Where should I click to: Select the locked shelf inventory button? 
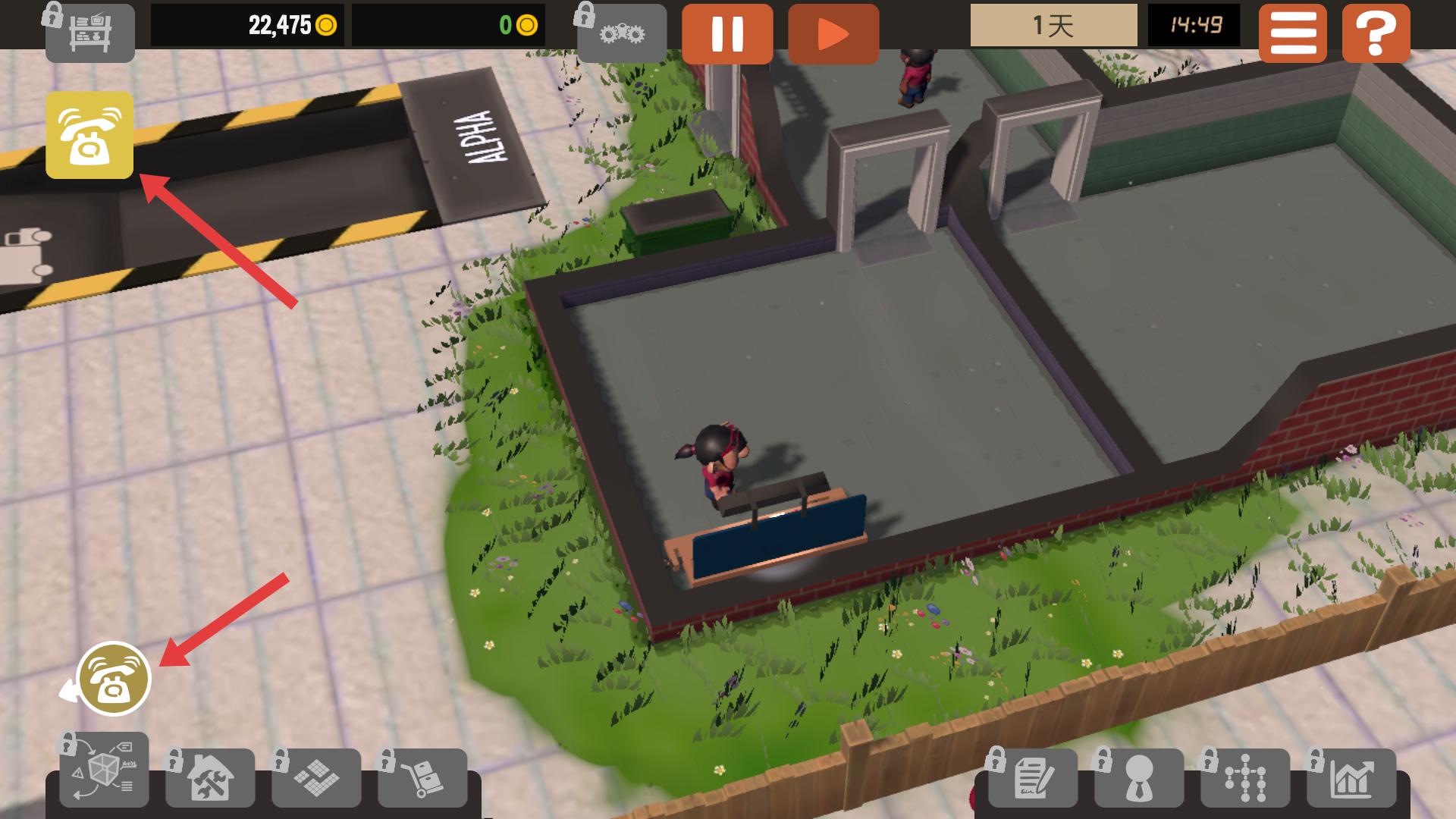coord(89,33)
